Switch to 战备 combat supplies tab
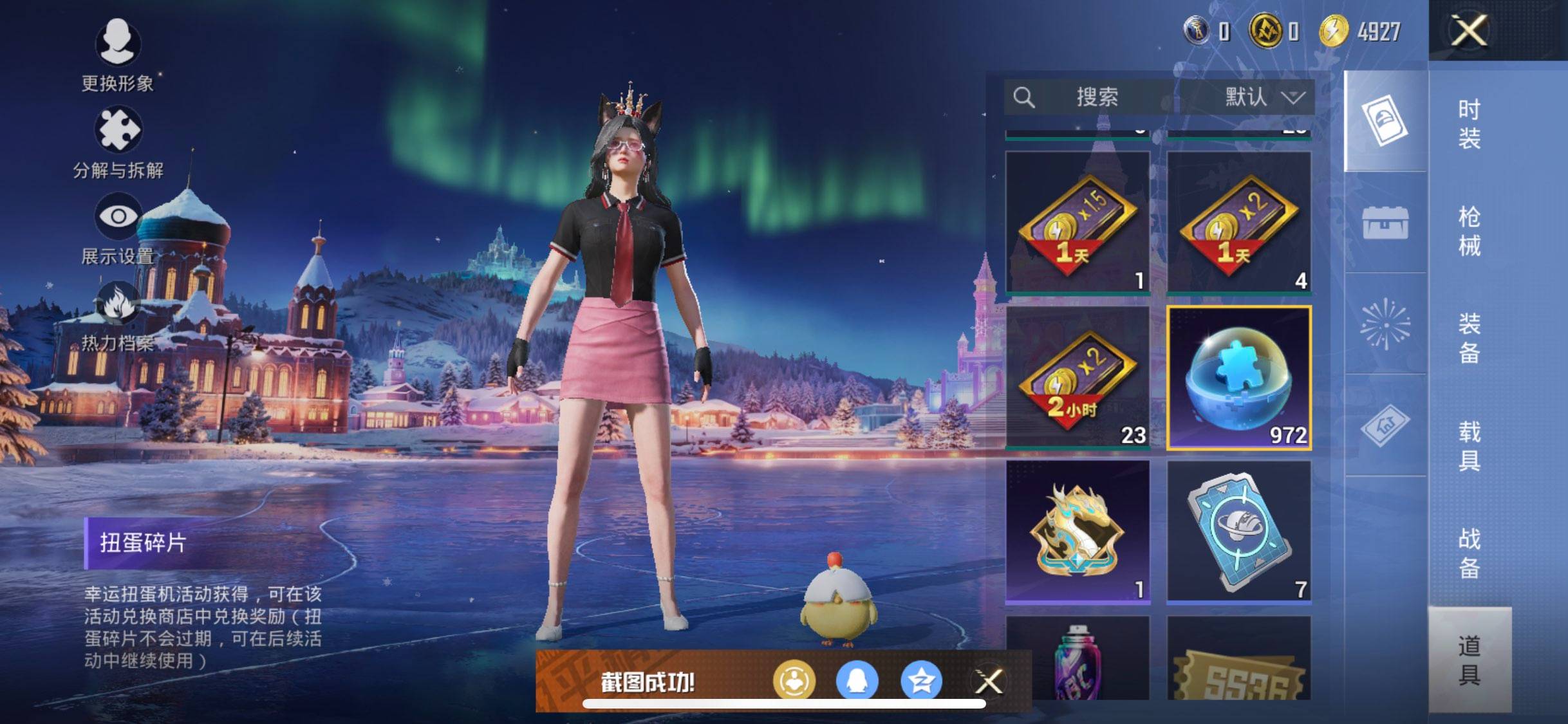Screen dimensions: 1568x724 tap(1469, 553)
